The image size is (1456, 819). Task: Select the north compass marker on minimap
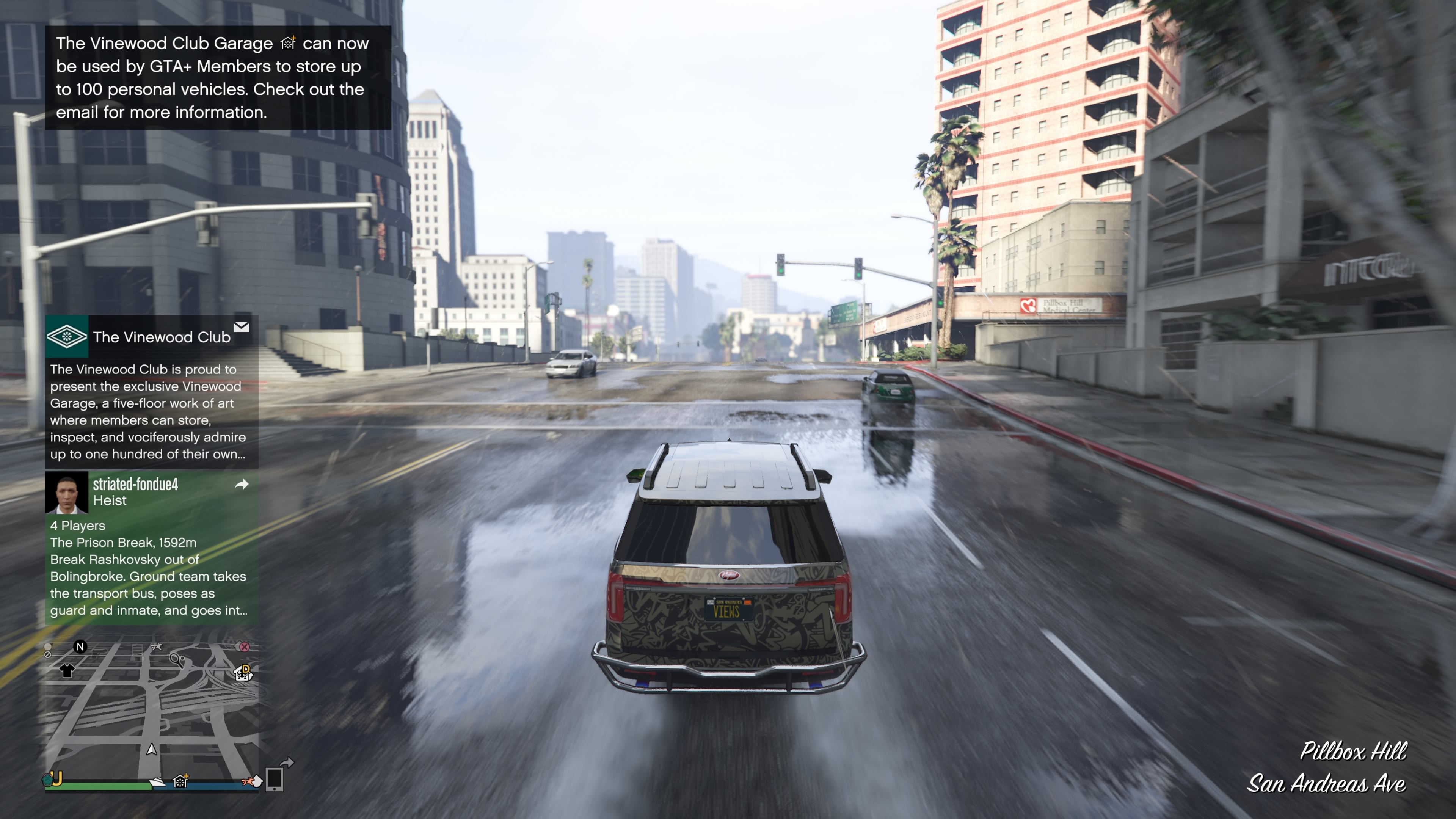click(80, 646)
